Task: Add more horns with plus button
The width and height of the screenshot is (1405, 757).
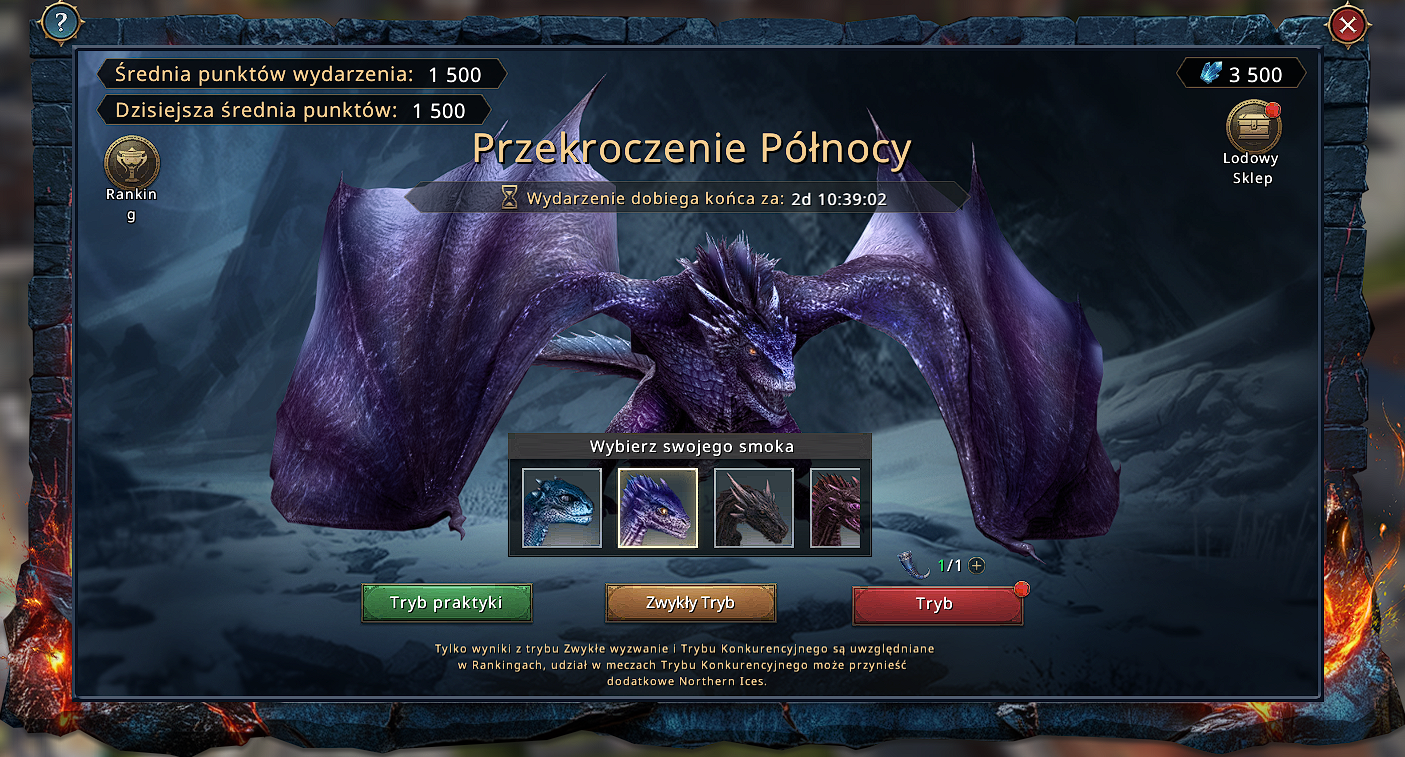Action: [977, 565]
